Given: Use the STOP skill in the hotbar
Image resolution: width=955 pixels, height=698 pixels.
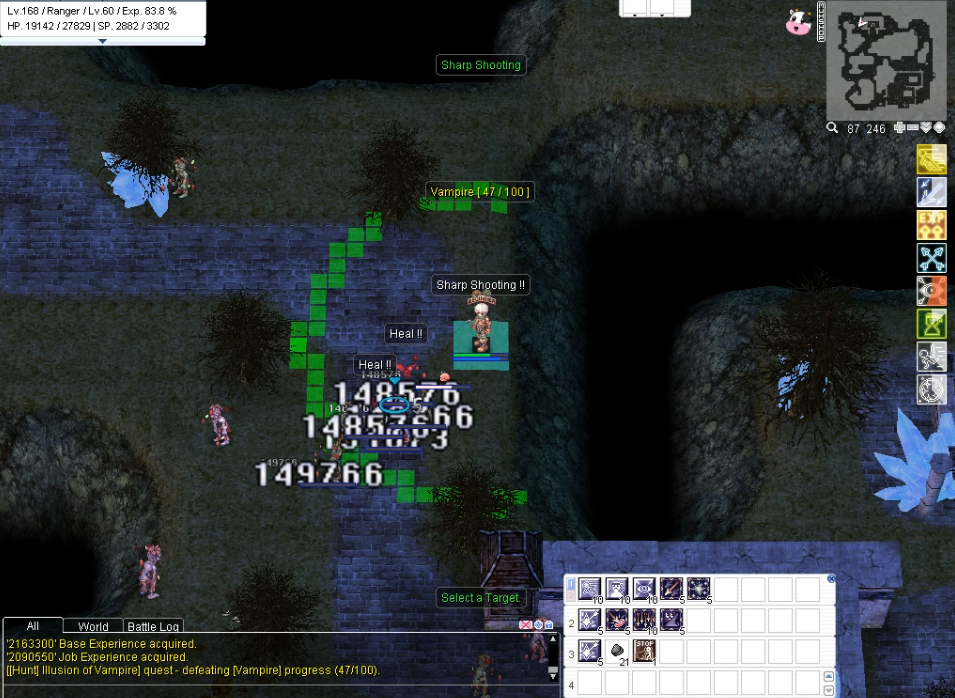Looking at the screenshot, I should 644,652.
